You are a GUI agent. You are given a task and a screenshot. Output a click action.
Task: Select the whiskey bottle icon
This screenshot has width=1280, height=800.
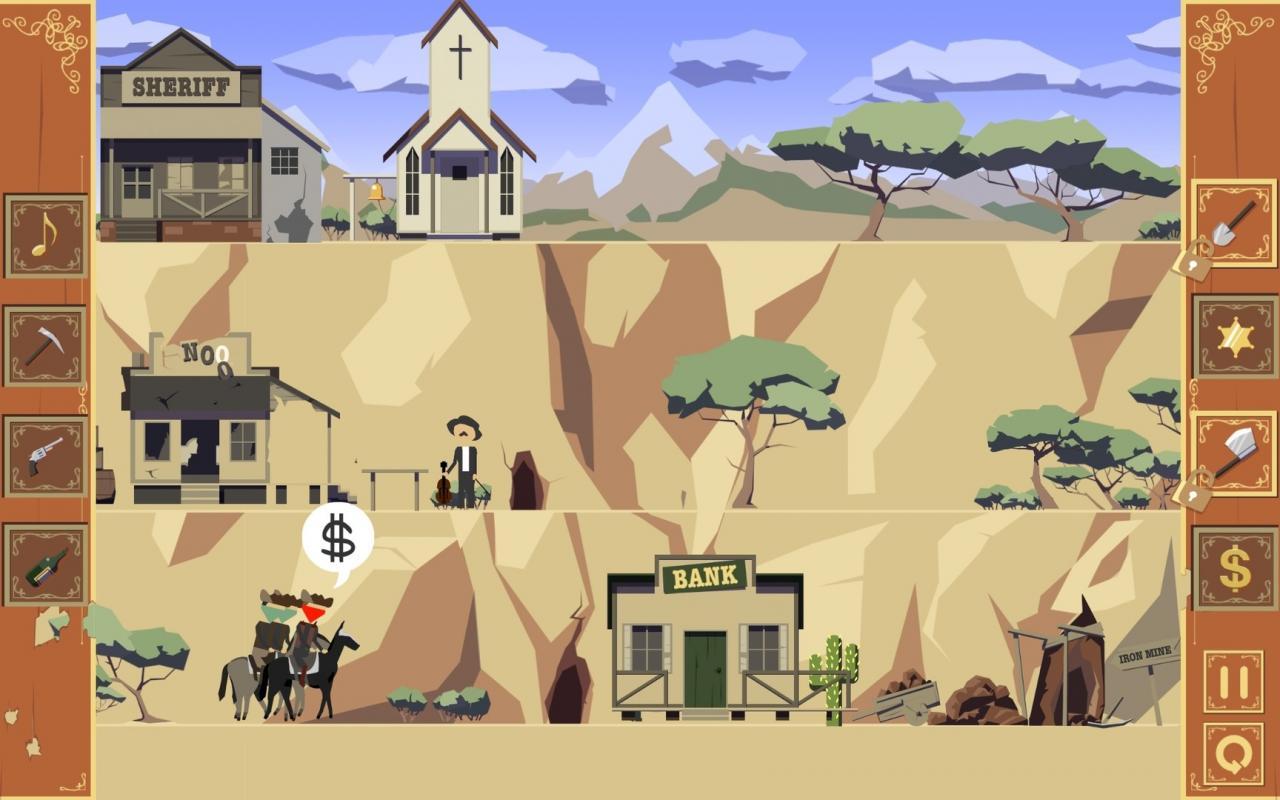tap(42, 565)
